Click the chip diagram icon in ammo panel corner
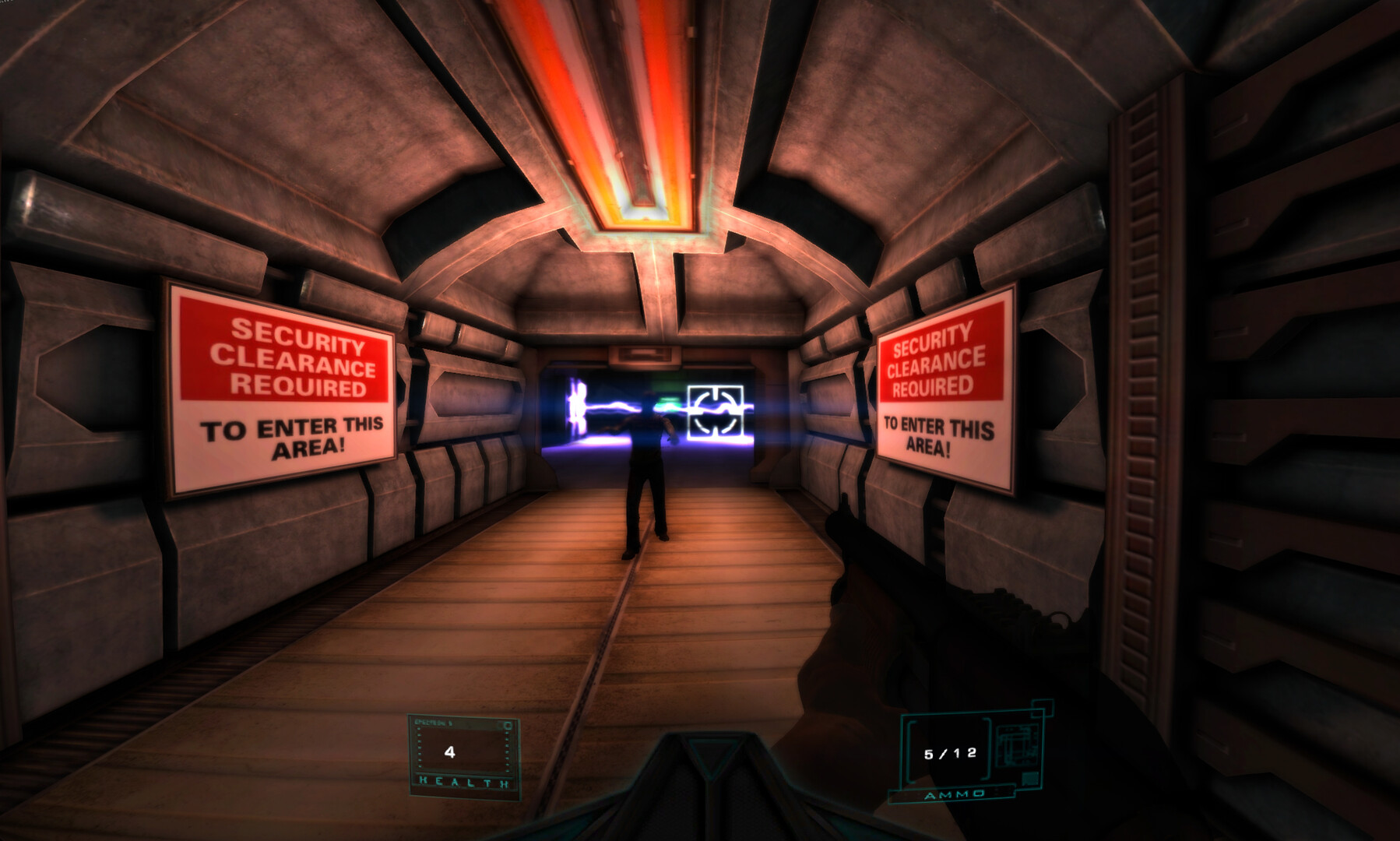The width and height of the screenshot is (1400, 841). (x=1030, y=778)
